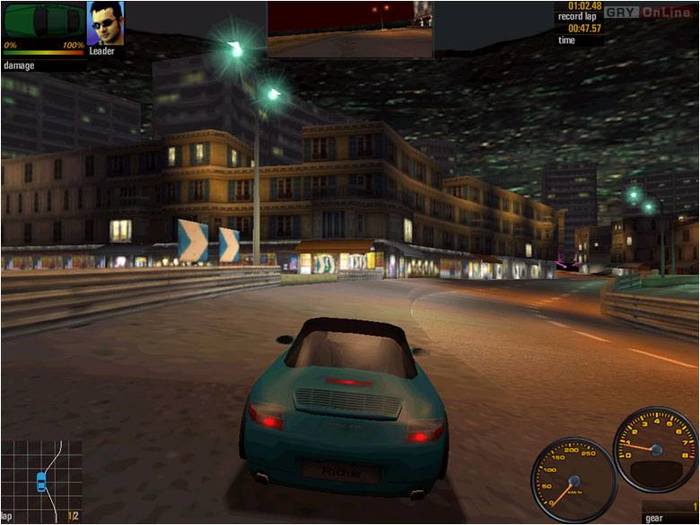Click the rear-view mirror display
Screen dimensions: 700x525
(x=350, y=28)
